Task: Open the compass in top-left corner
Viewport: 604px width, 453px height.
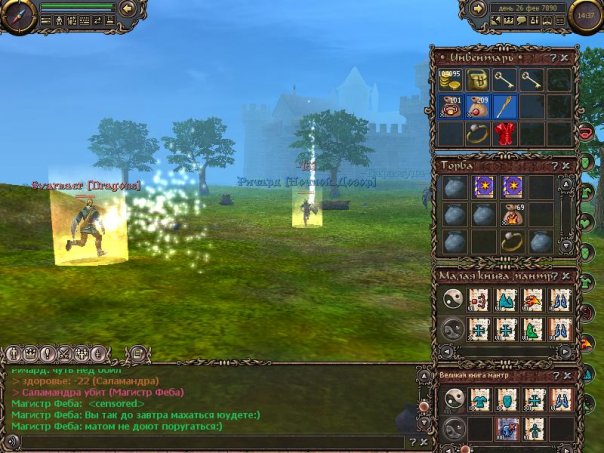Action: 17,14
